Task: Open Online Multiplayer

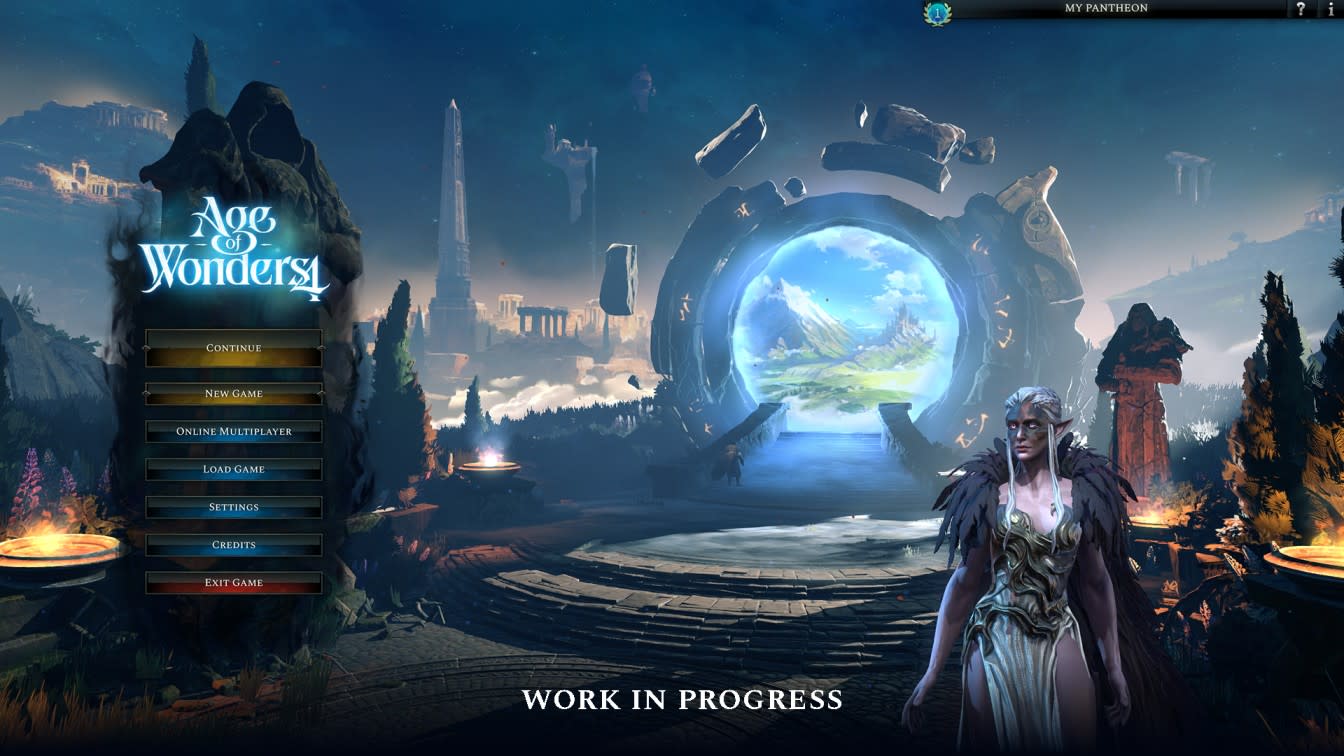Action: pos(233,431)
